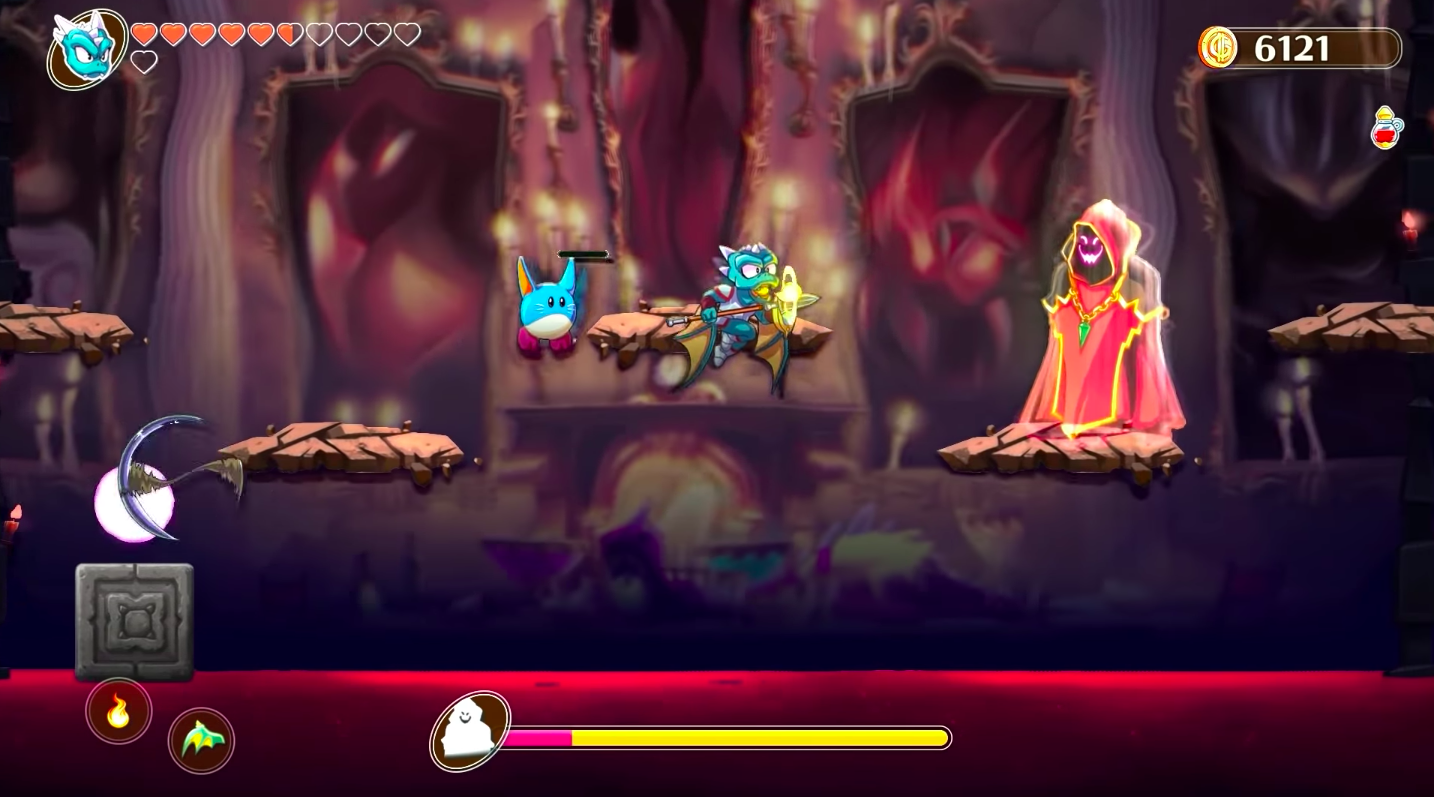Click the floating rock platform under the ghost
This screenshot has height=797, width=1434.
(1062, 452)
